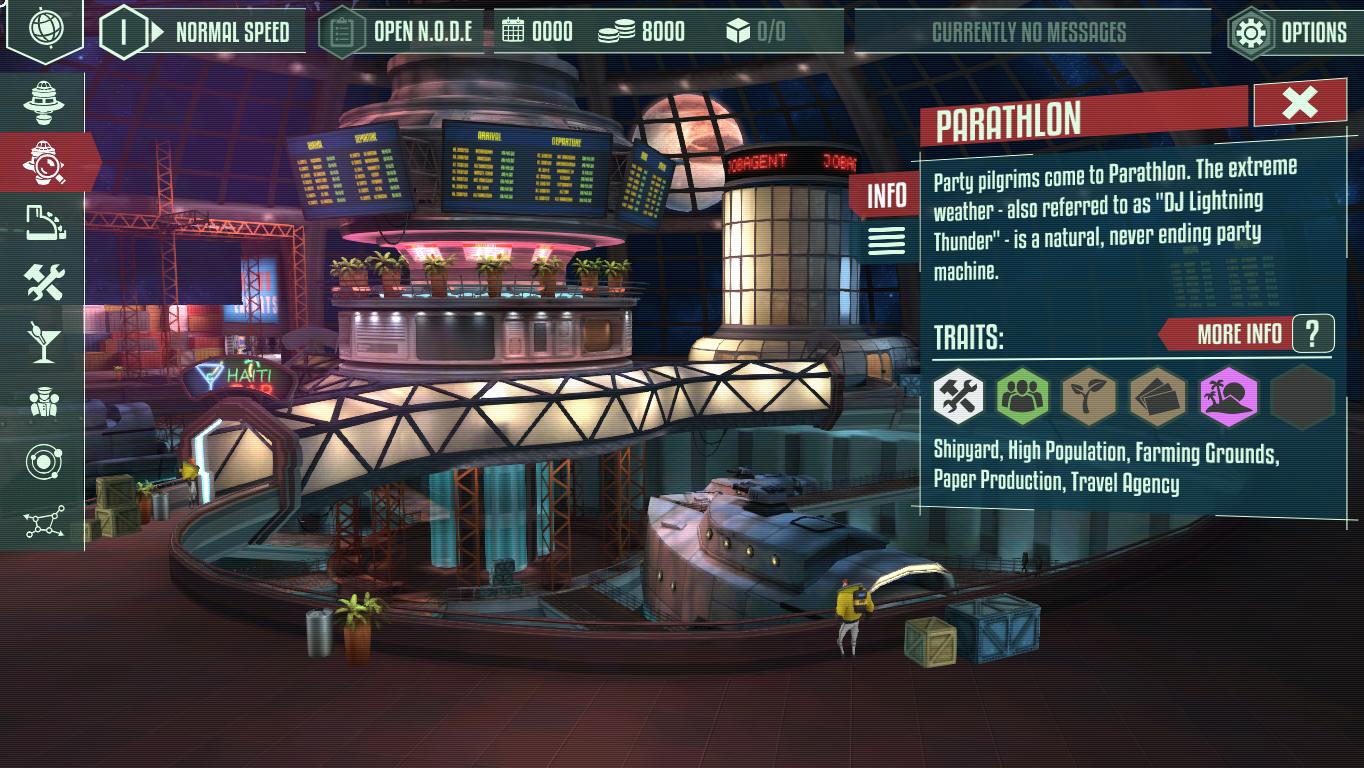Select the planet magnifier sidebar item
Image resolution: width=1364 pixels, height=768 pixels.
point(45,162)
